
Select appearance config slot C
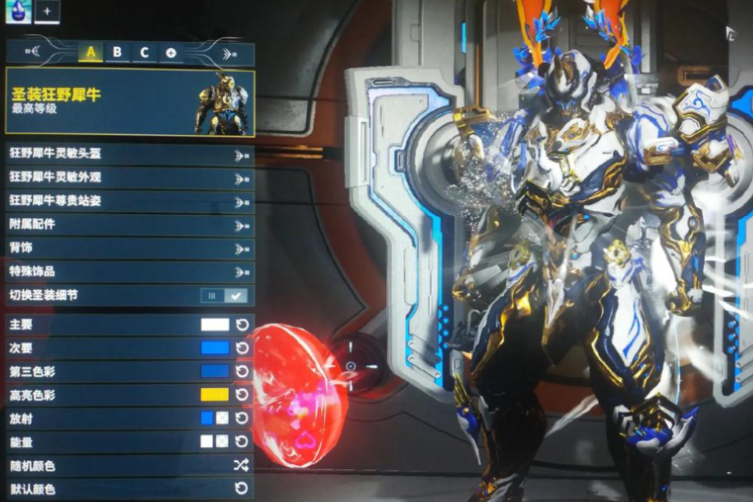pyautogui.click(x=144, y=52)
